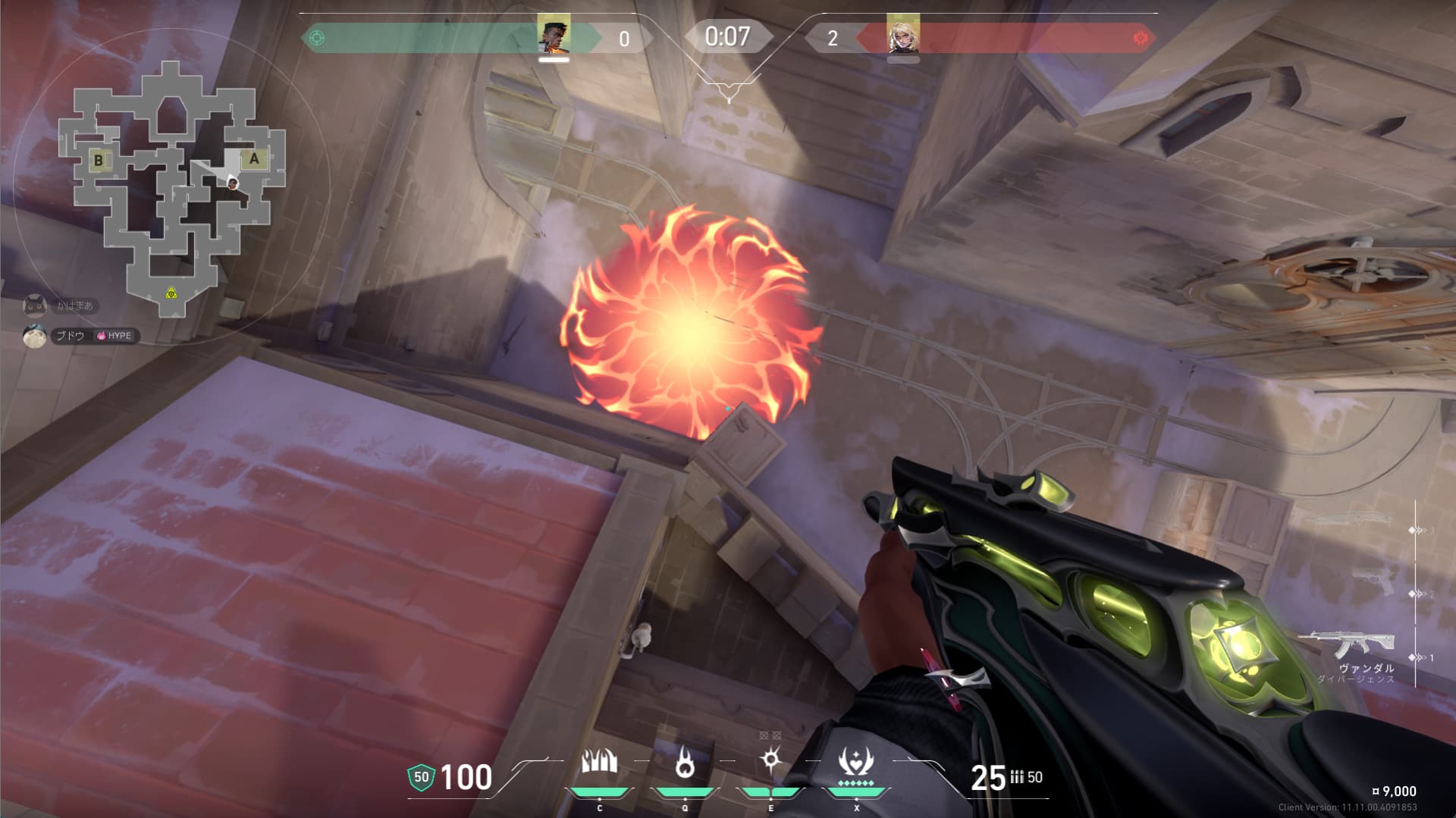Image resolution: width=1456 pixels, height=818 pixels.
Task: Activate the Blaze fire wall ability
Action: 599,763
